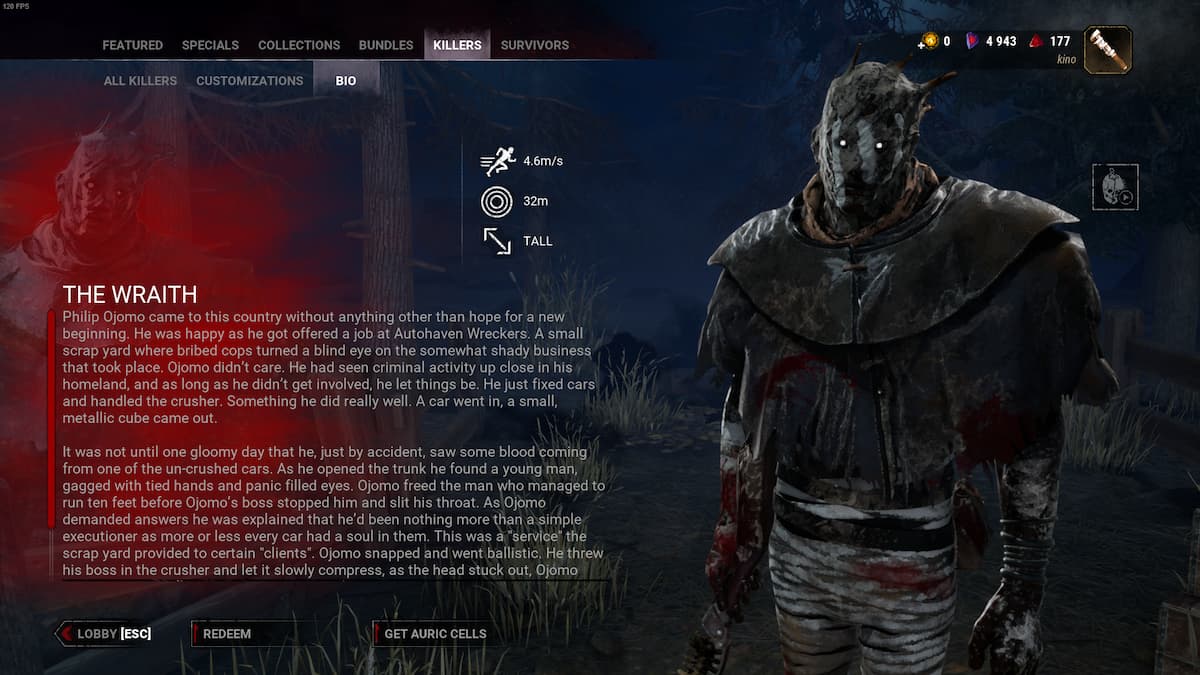This screenshot has width=1200, height=675.
Task: Play the killer preview video icon
Action: click(1115, 187)
